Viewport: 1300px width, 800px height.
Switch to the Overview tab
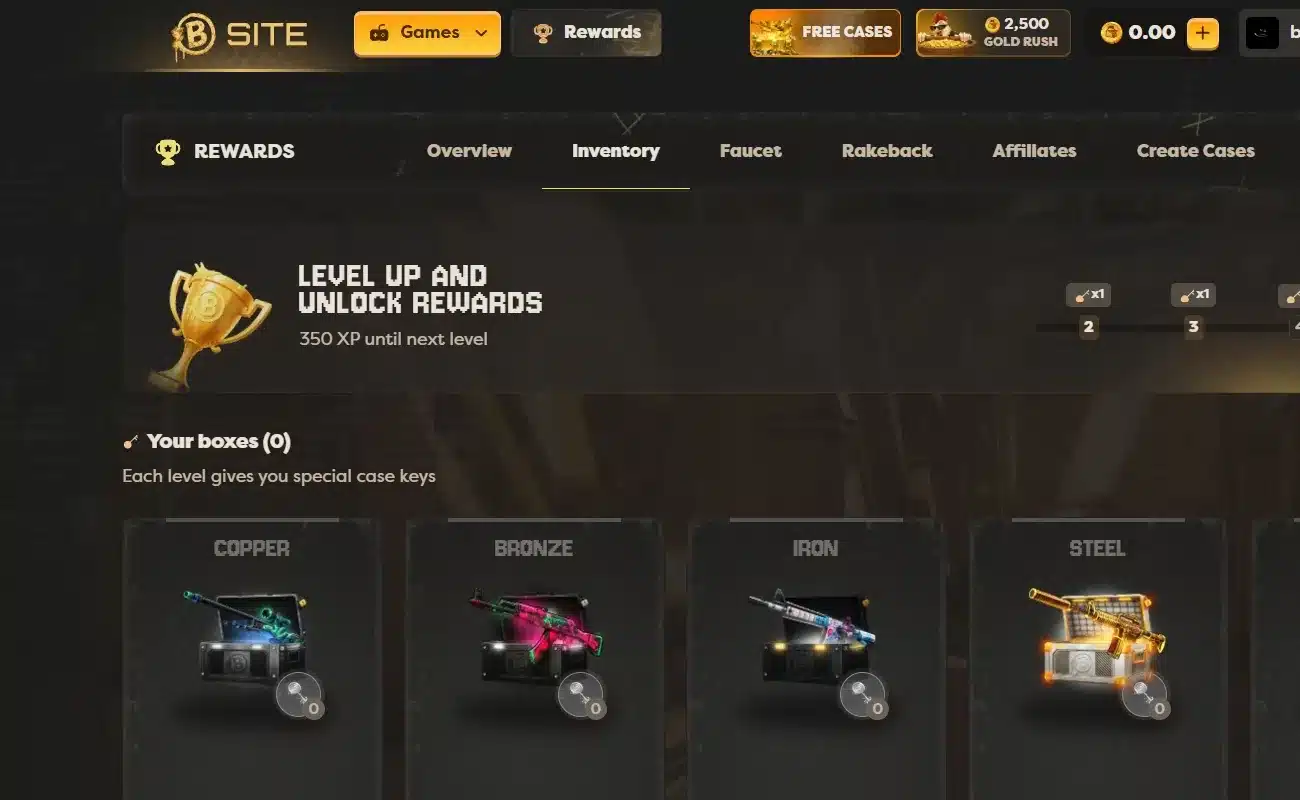click(469, 151)
